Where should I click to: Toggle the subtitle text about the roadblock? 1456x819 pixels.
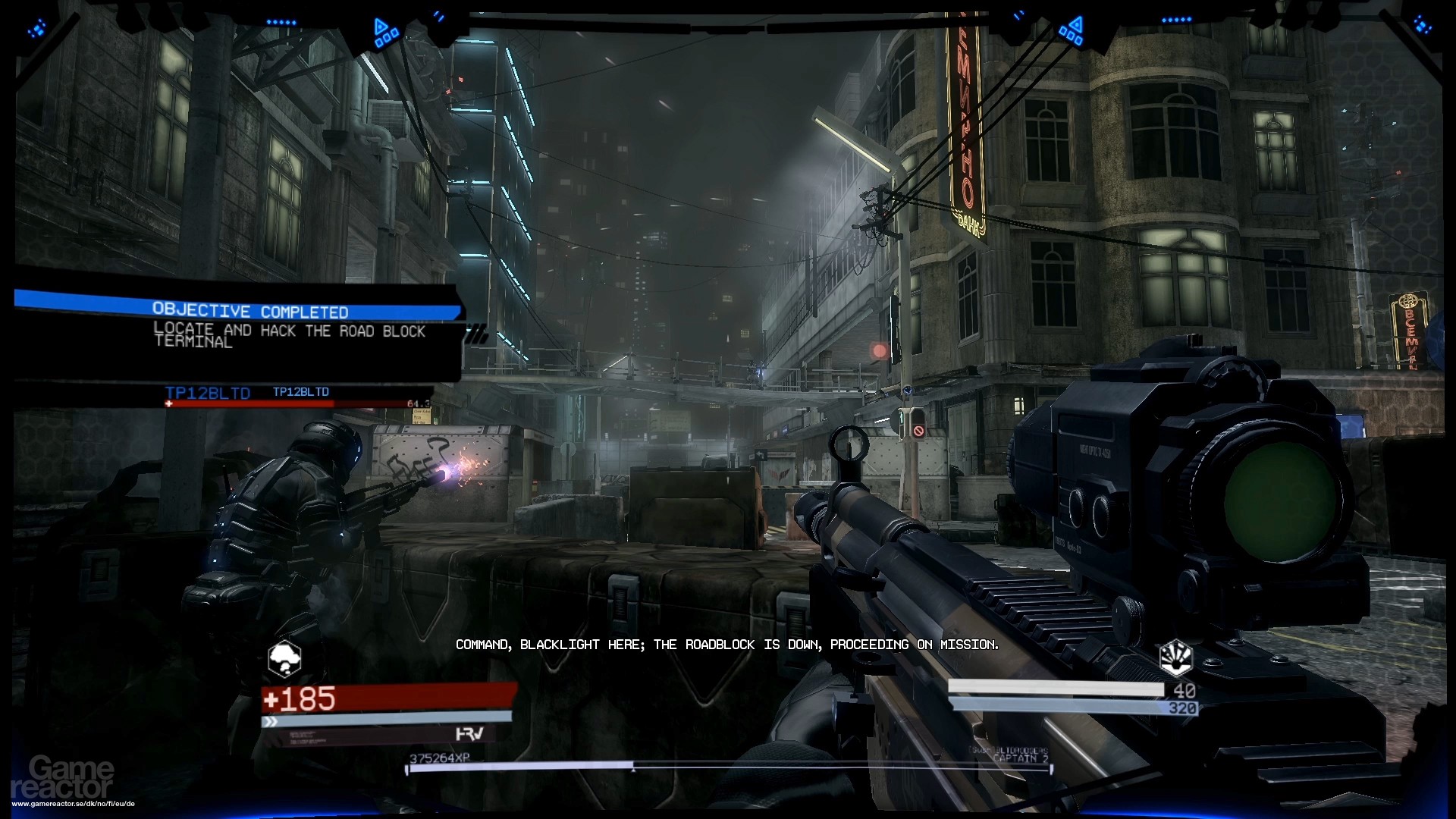click(x=728, y=645)
